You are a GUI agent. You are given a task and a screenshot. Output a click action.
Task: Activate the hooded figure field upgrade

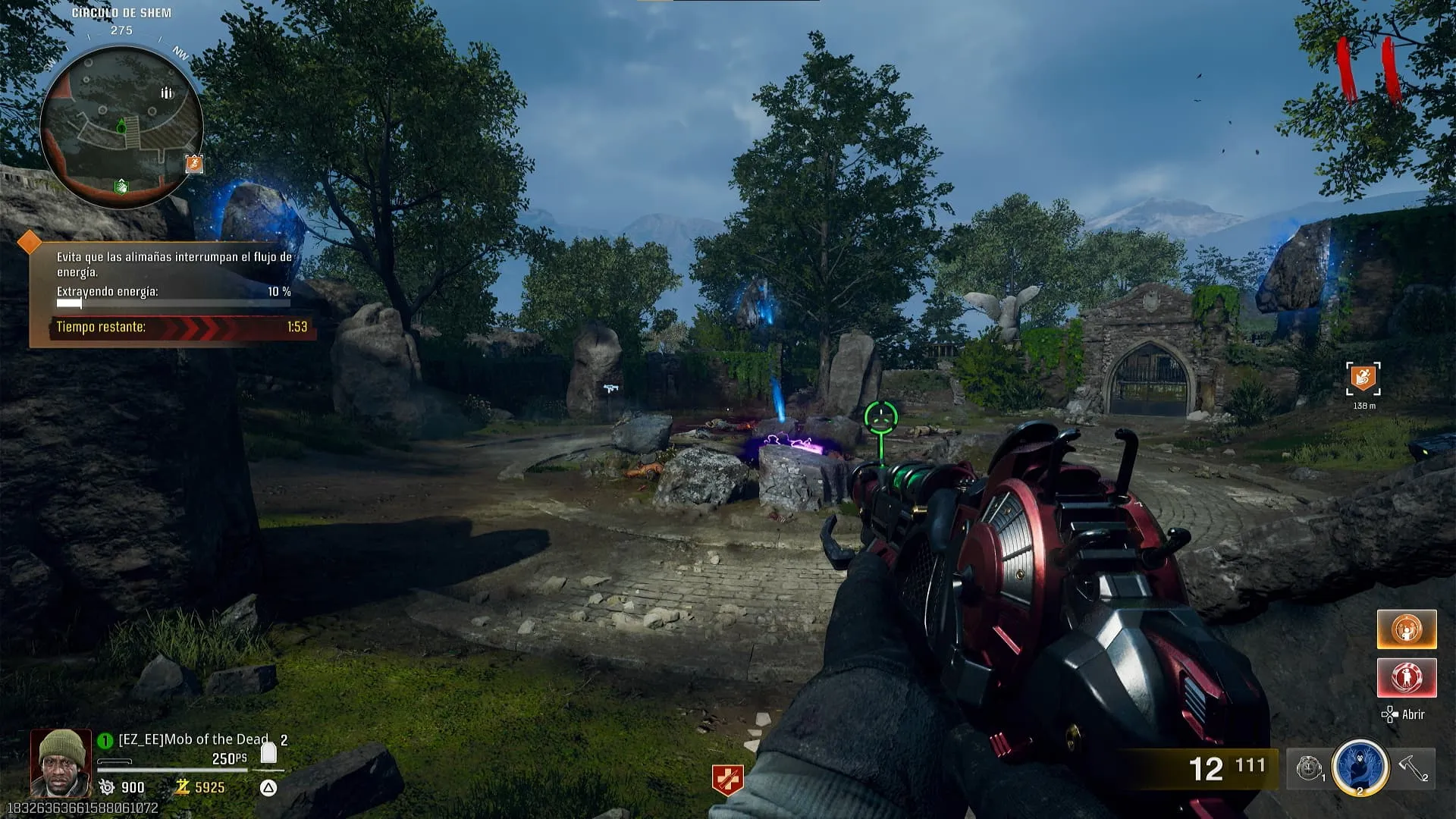[1360, 767]
